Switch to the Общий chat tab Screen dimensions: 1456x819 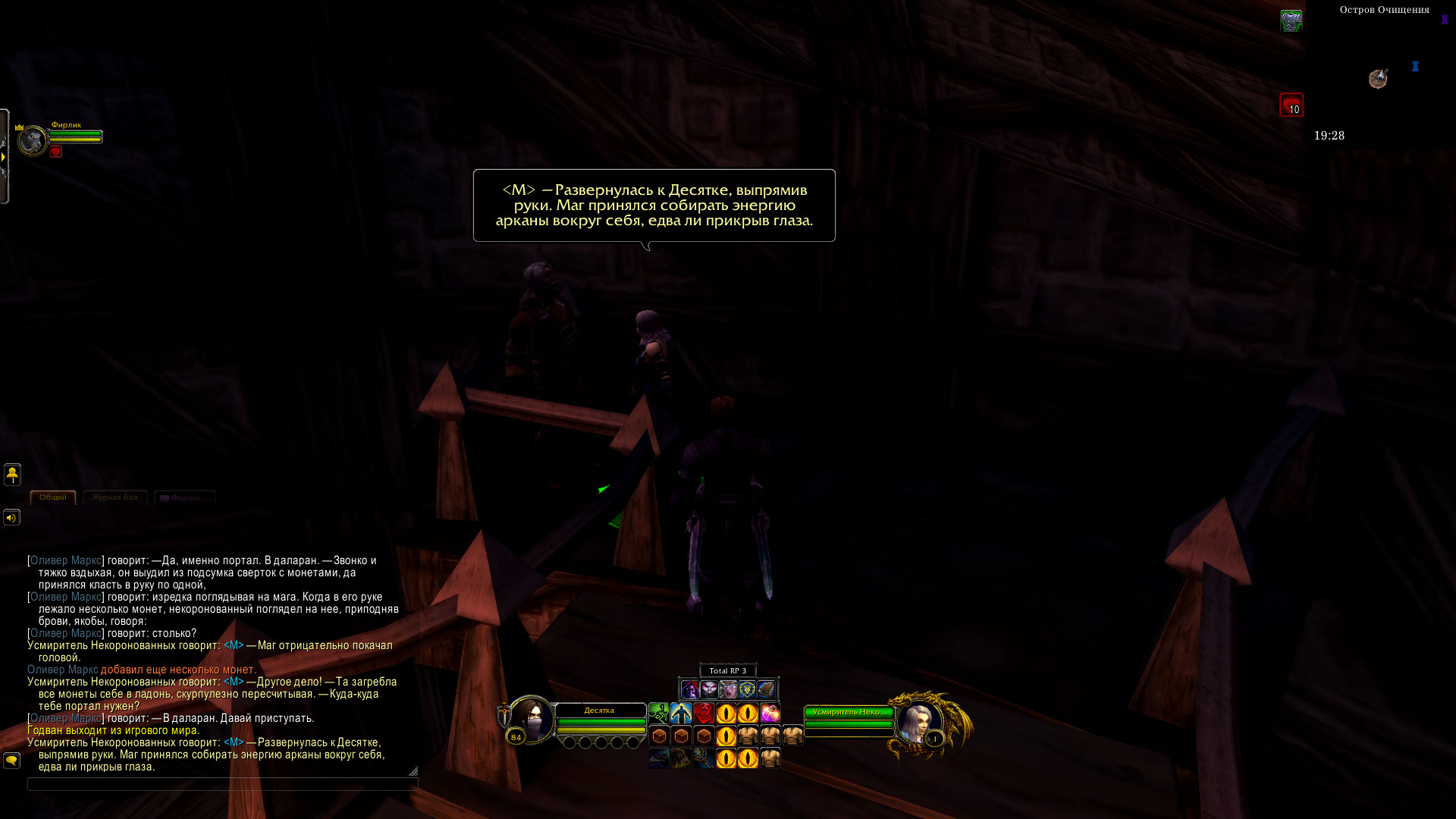(x=53, y=497)
